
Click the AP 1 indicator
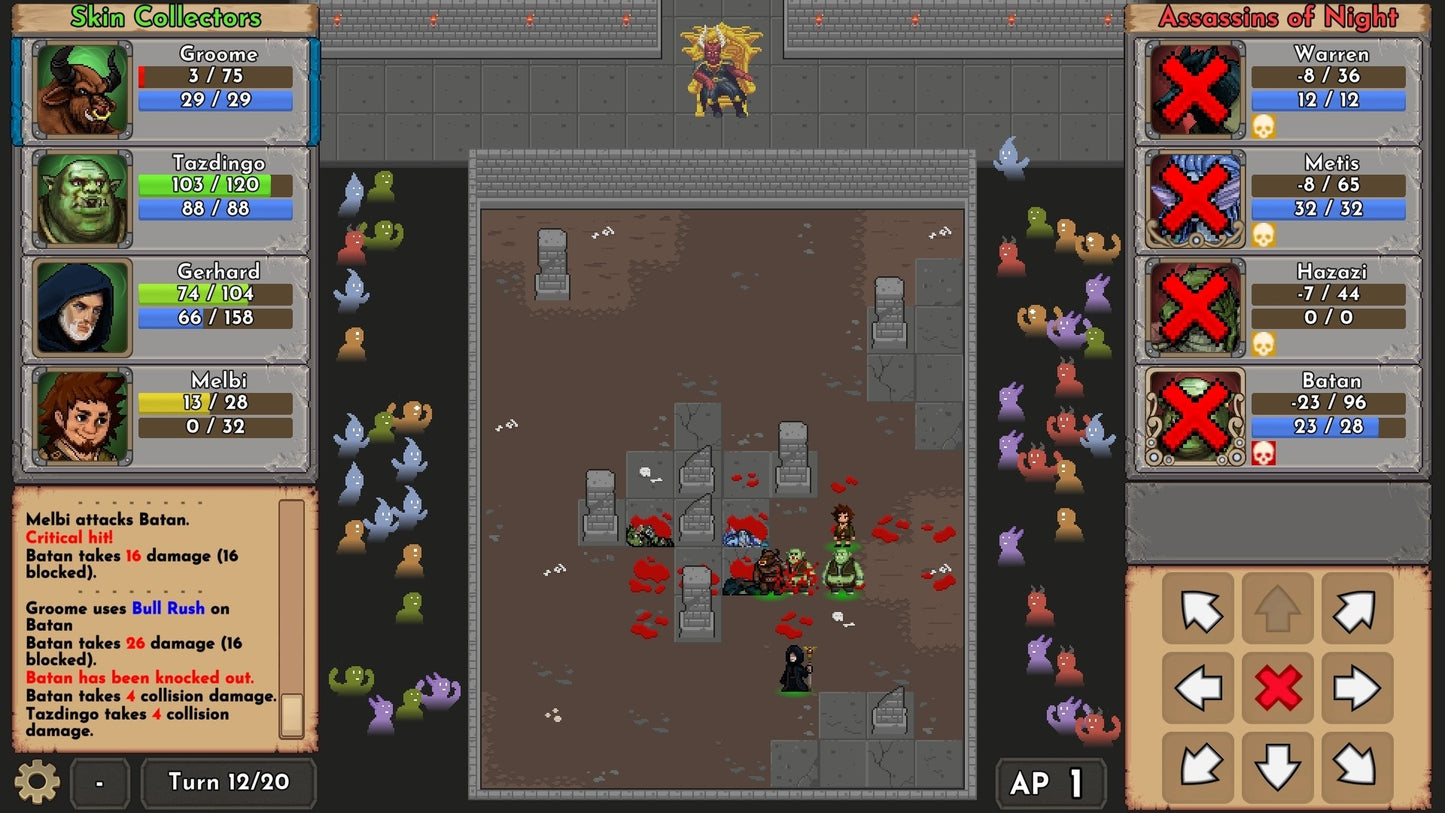point(1050,782)
